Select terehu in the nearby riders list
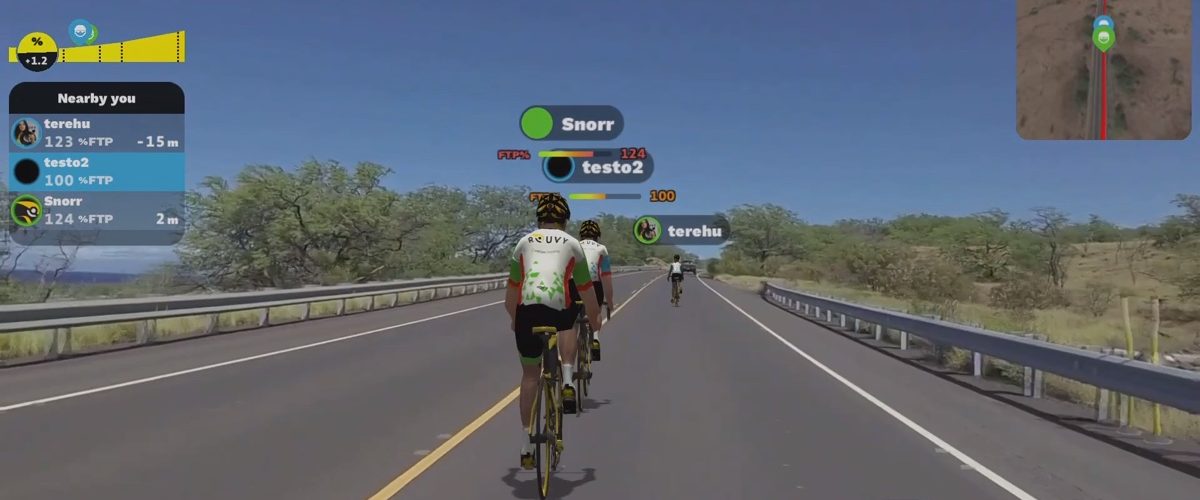This screenshot has height=500, width=1200. click(x=96, y=133)
